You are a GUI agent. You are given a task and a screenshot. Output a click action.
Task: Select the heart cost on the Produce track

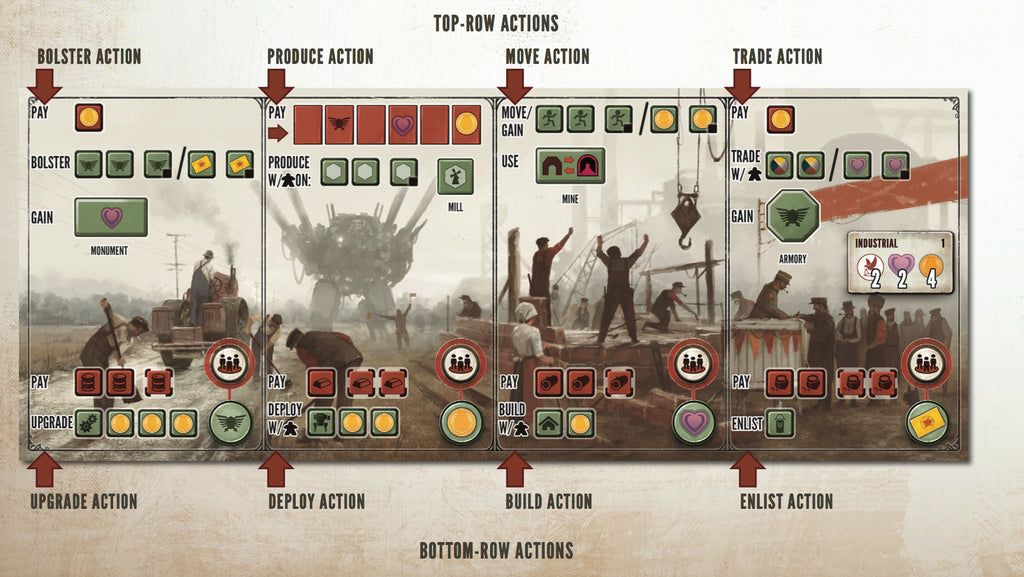pyautogui.click(x=403, y=123)
